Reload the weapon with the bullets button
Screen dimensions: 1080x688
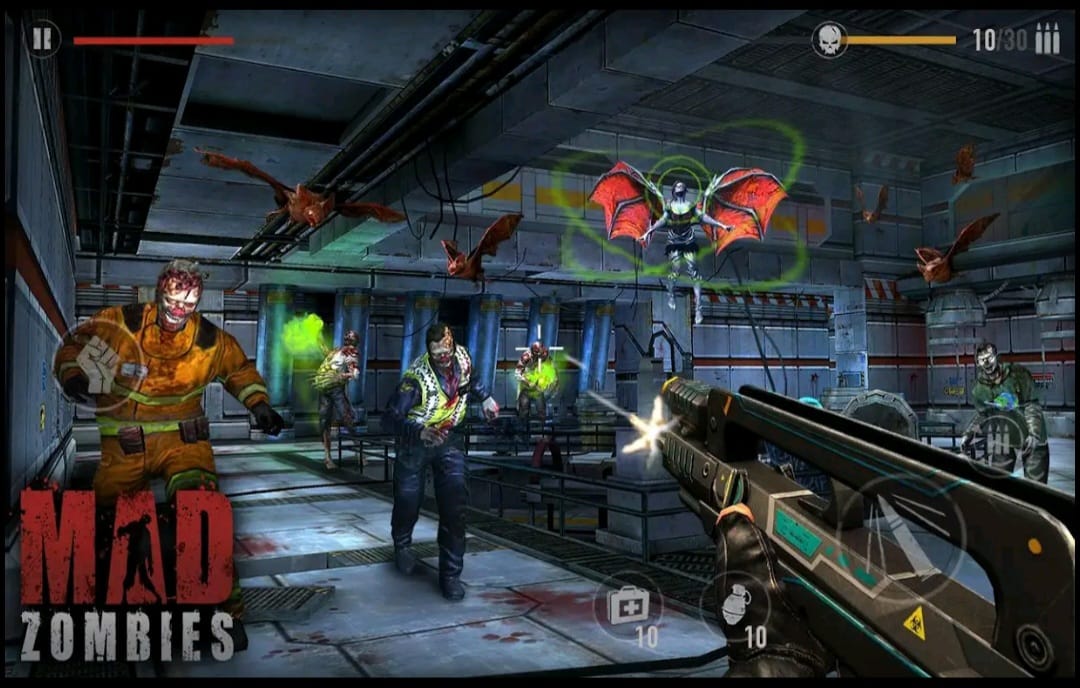pos(996,440)
